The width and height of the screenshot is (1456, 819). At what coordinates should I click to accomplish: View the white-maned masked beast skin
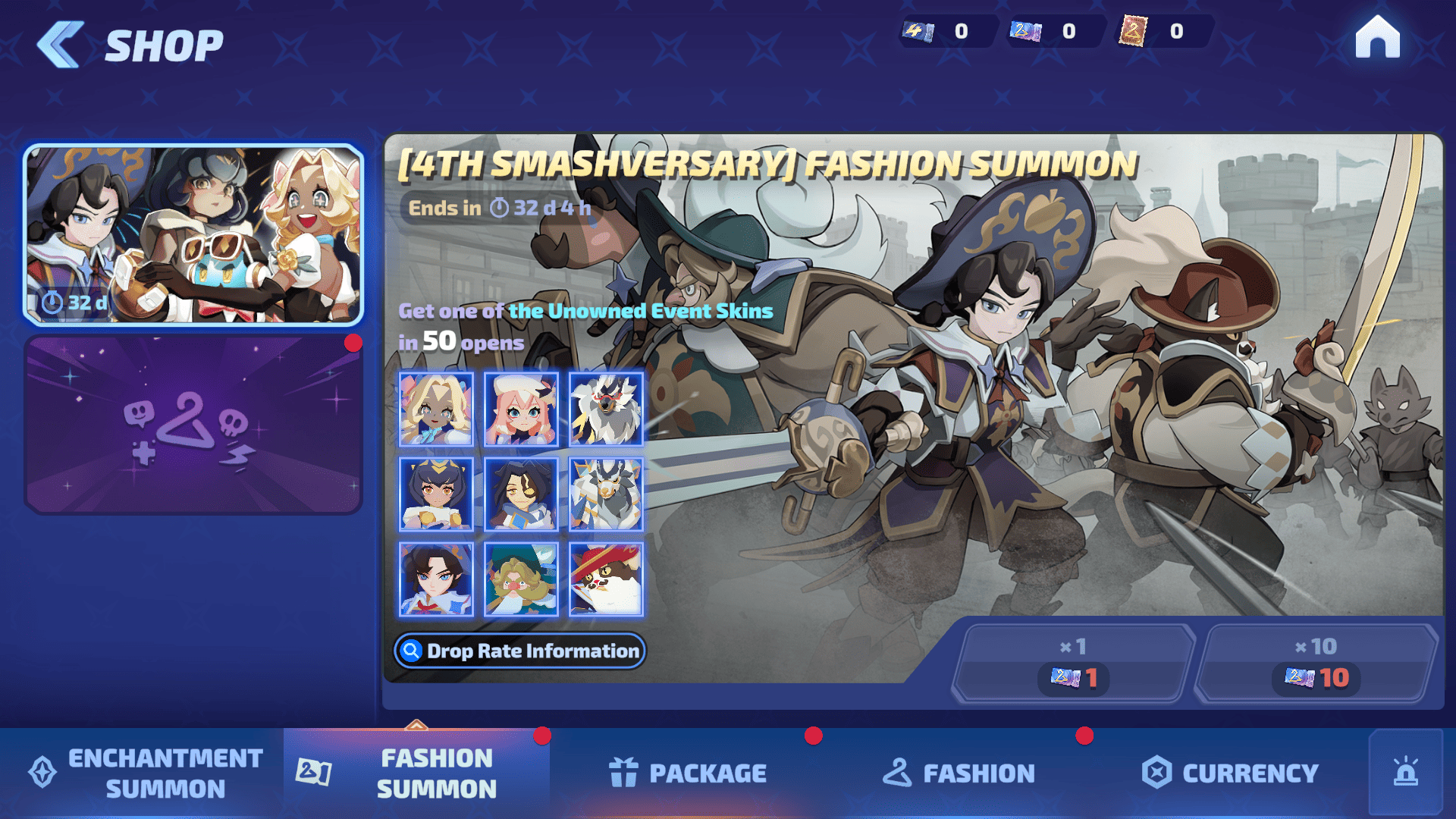coord(606,409)
